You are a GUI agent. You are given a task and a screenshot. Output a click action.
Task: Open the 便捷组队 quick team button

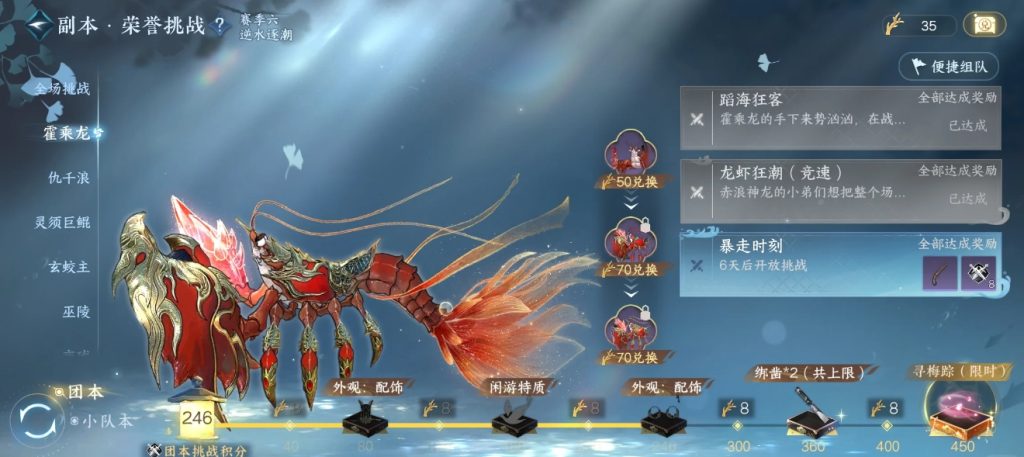pyautogui.click(x=949, y=67)
